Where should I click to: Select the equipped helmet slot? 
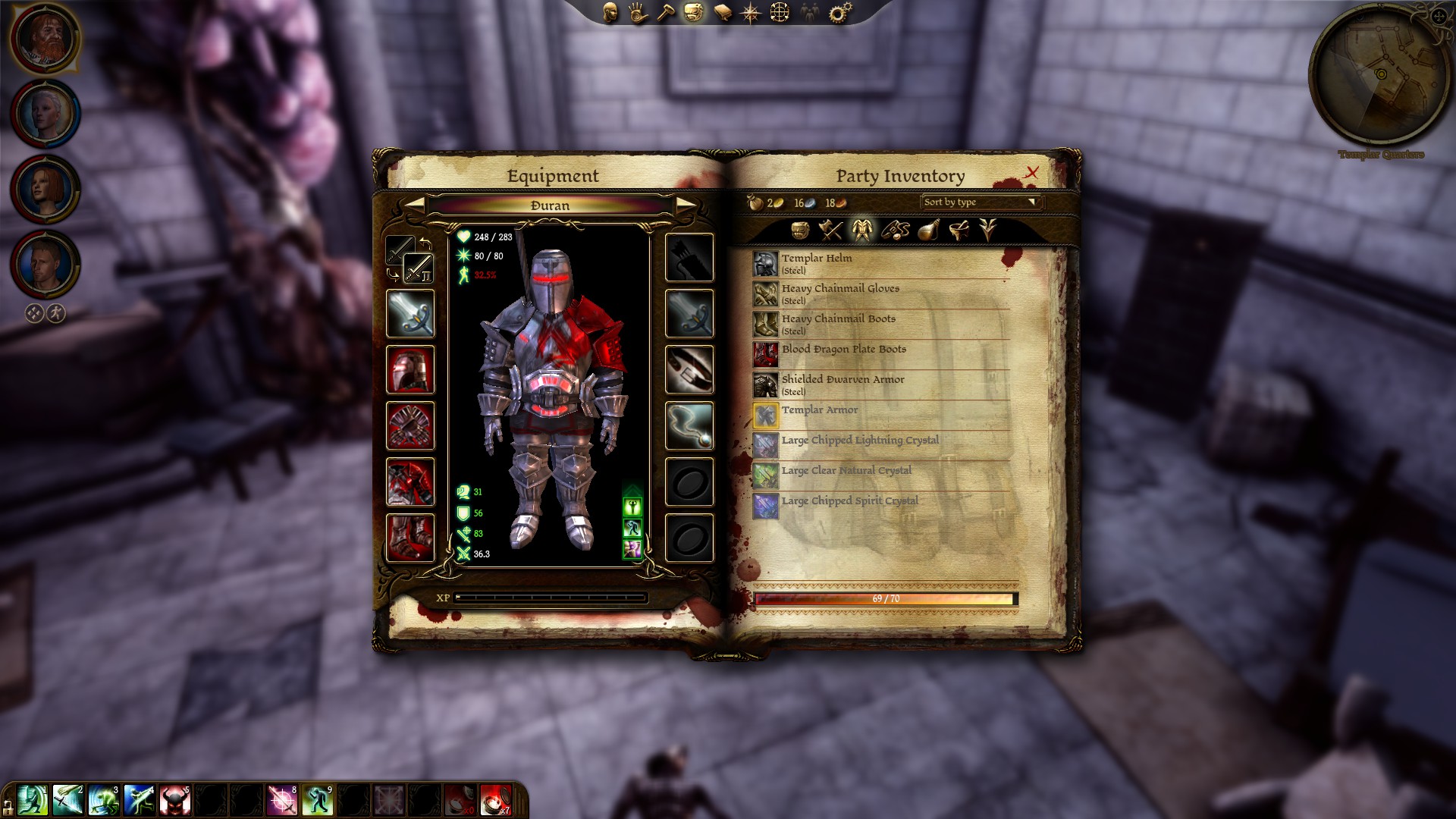coord(410,370)
